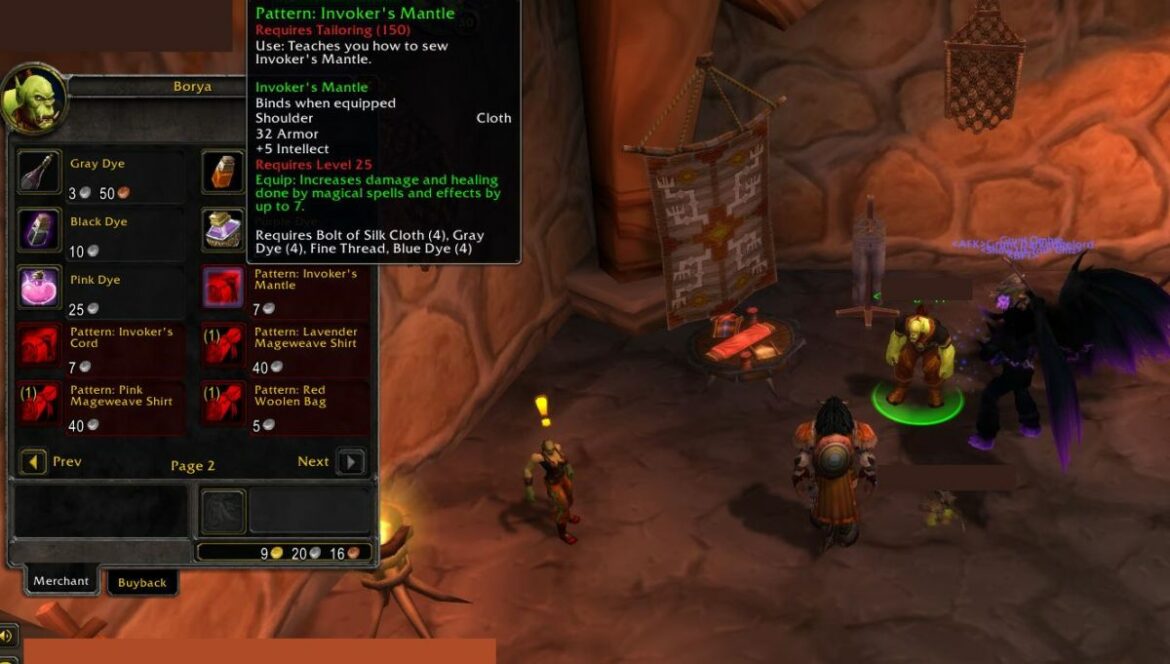Select the Merchant tab
This screenshot has height=664, width=1170.
point(61,581)
